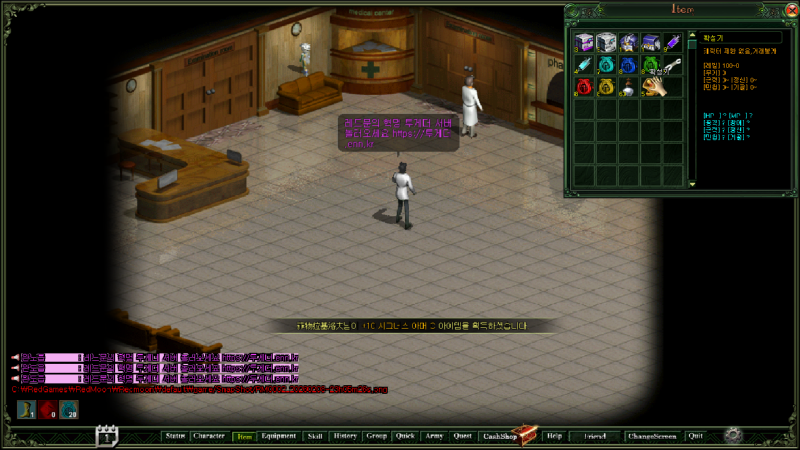Screen dimensions: 800x450
Task: Open the Quick menu
Action: coord(405,436)
